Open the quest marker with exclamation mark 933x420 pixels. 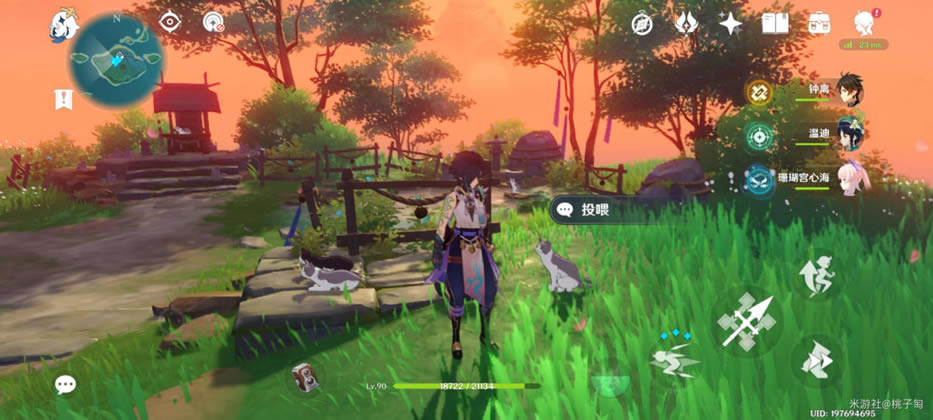pos(62,98)
